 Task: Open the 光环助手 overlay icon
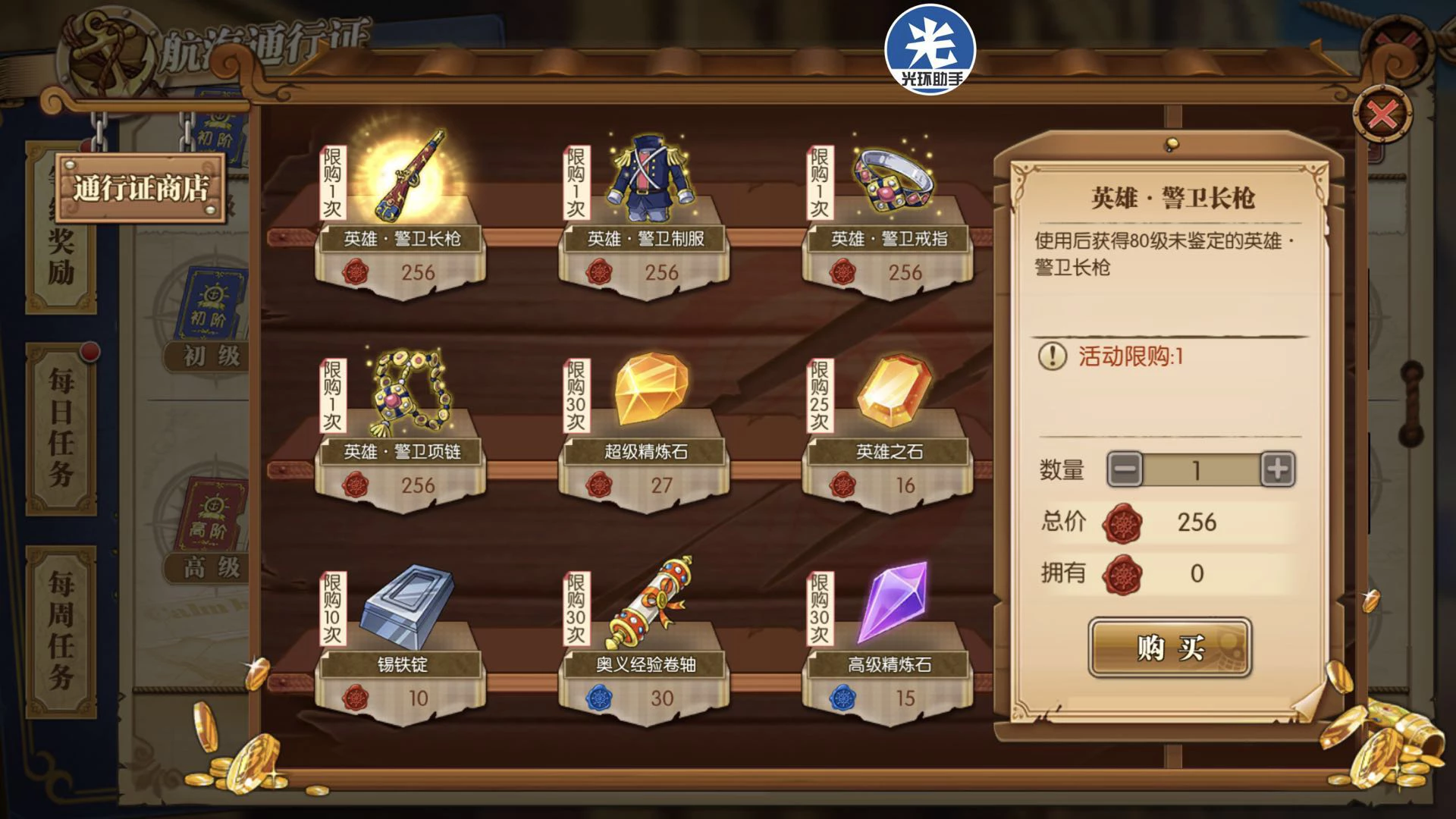(930, 50)
